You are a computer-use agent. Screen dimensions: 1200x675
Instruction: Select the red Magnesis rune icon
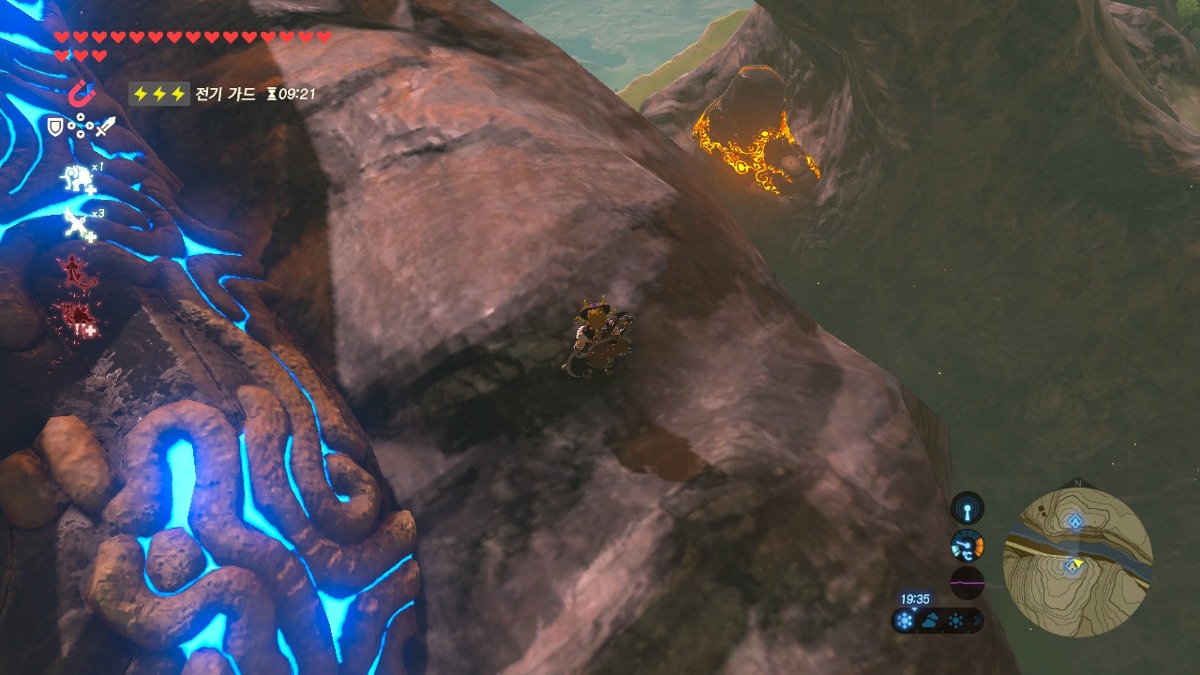click(x=80, y=93)
